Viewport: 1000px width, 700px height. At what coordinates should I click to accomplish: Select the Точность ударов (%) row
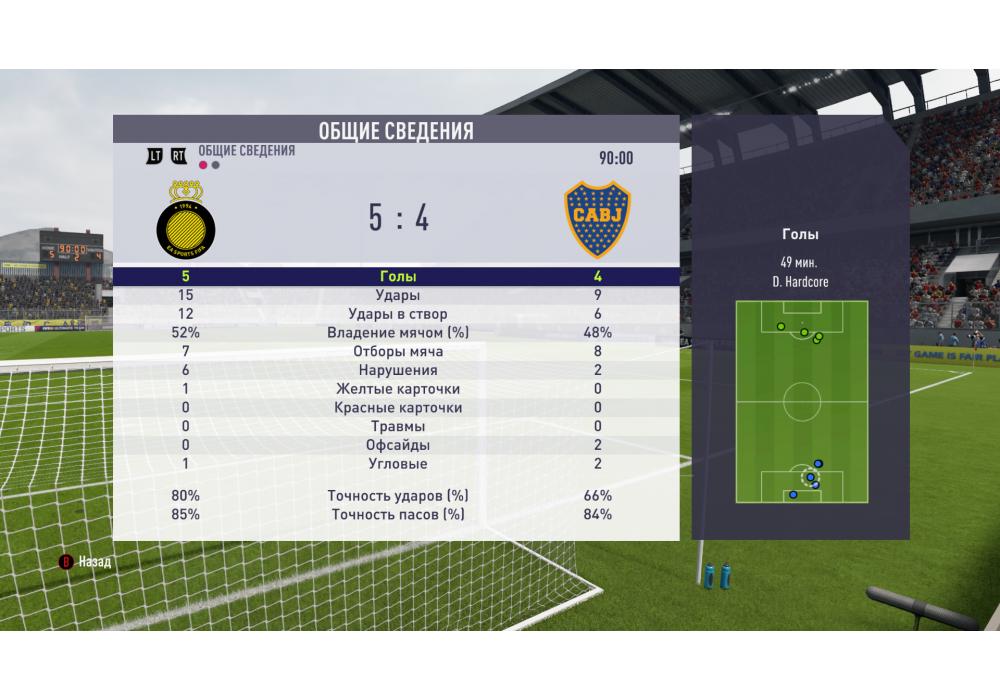coord(396,496)
